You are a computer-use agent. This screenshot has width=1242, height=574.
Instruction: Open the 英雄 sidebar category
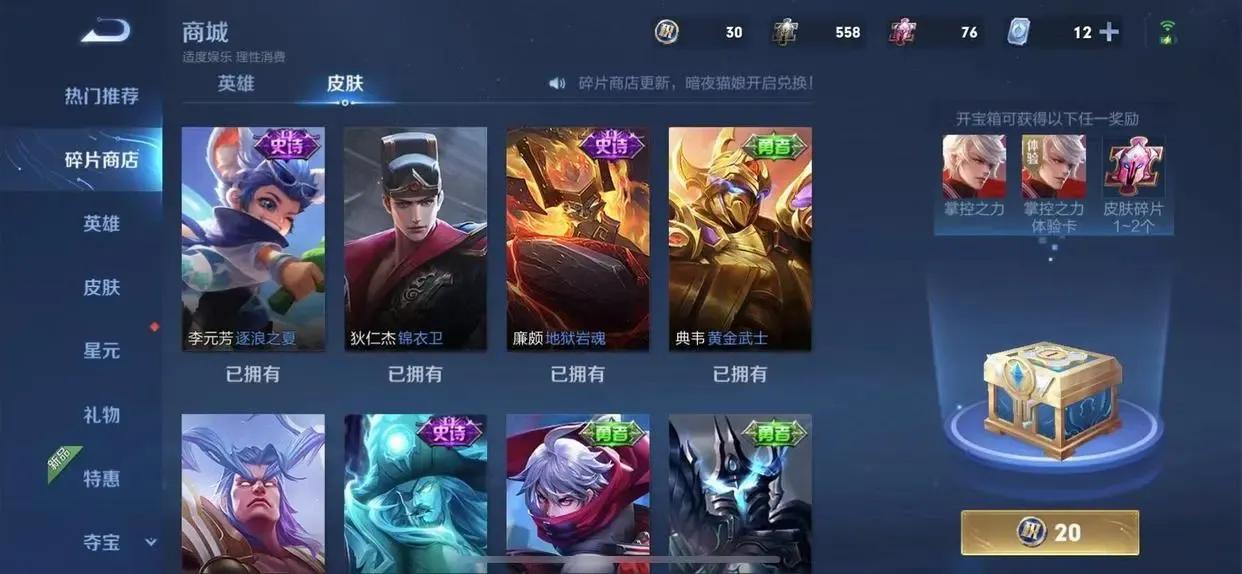tap(101, 223)
